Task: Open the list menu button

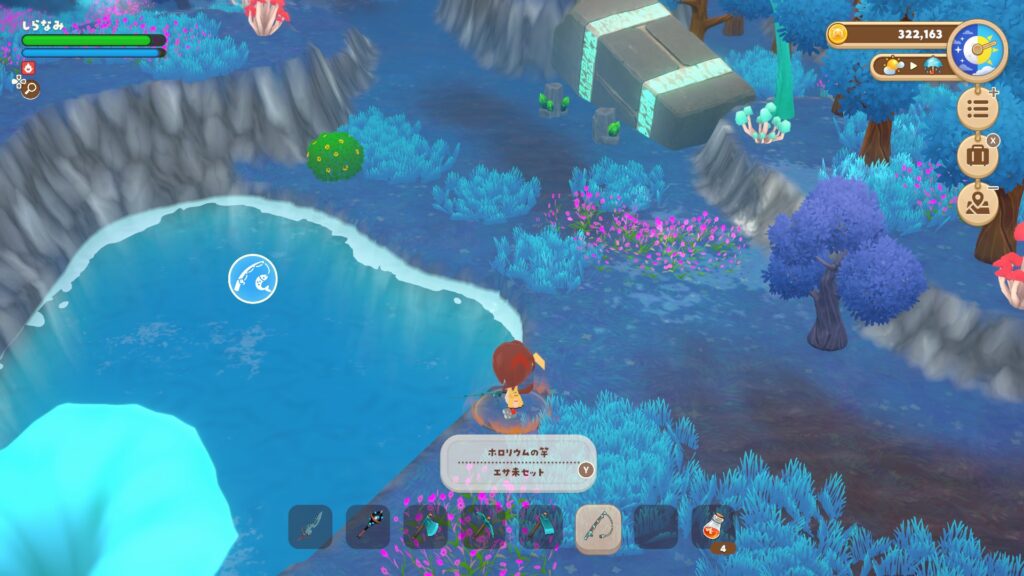Action: (977, 108)
